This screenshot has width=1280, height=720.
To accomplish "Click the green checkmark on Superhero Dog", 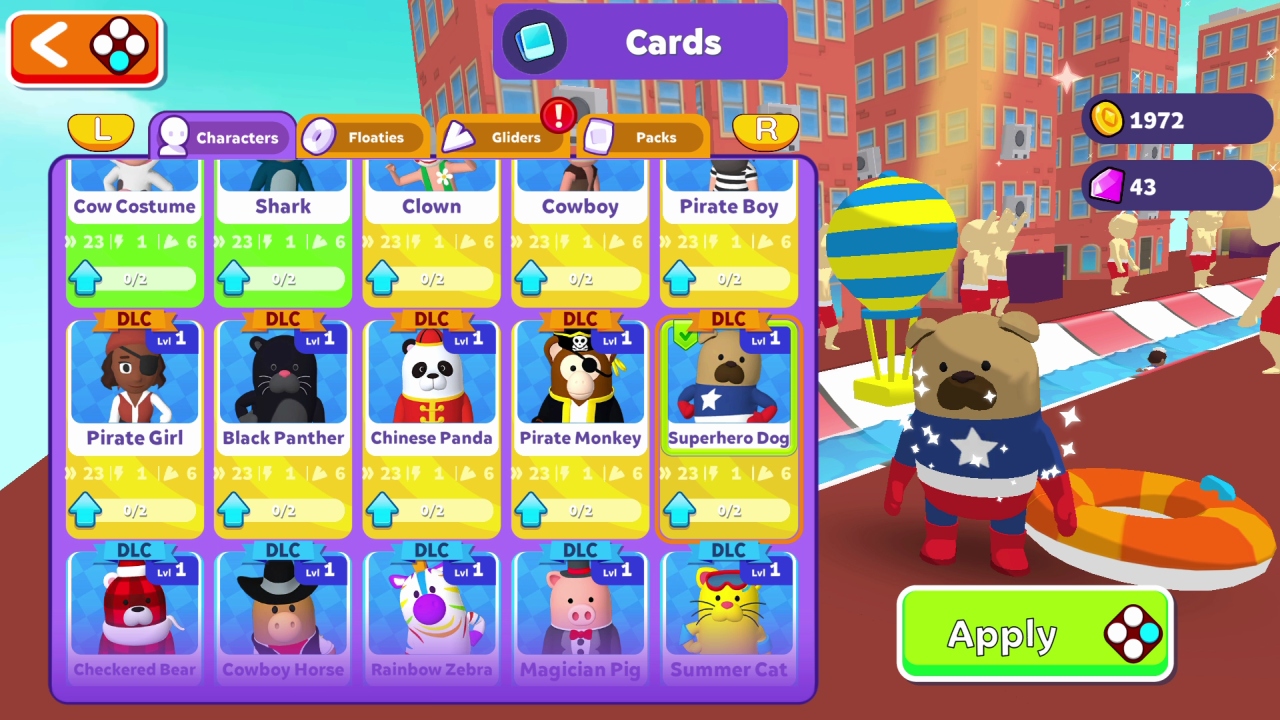I will click(x=686, y=336).
